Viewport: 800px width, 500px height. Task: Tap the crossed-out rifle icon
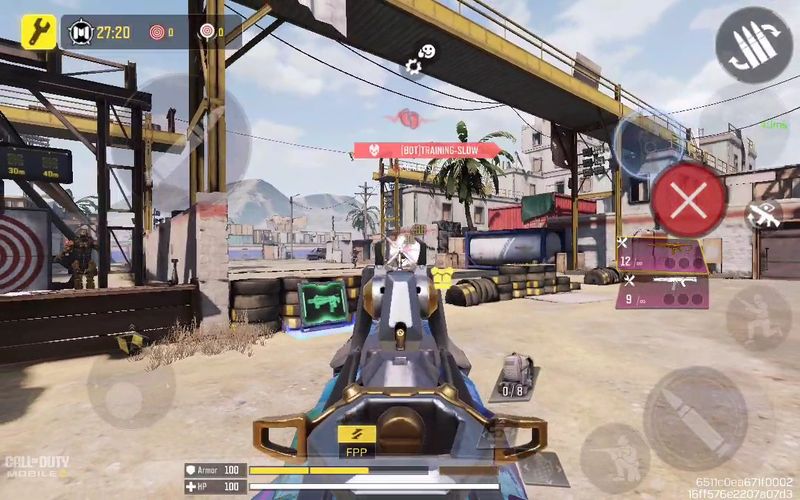coord(763,213)
